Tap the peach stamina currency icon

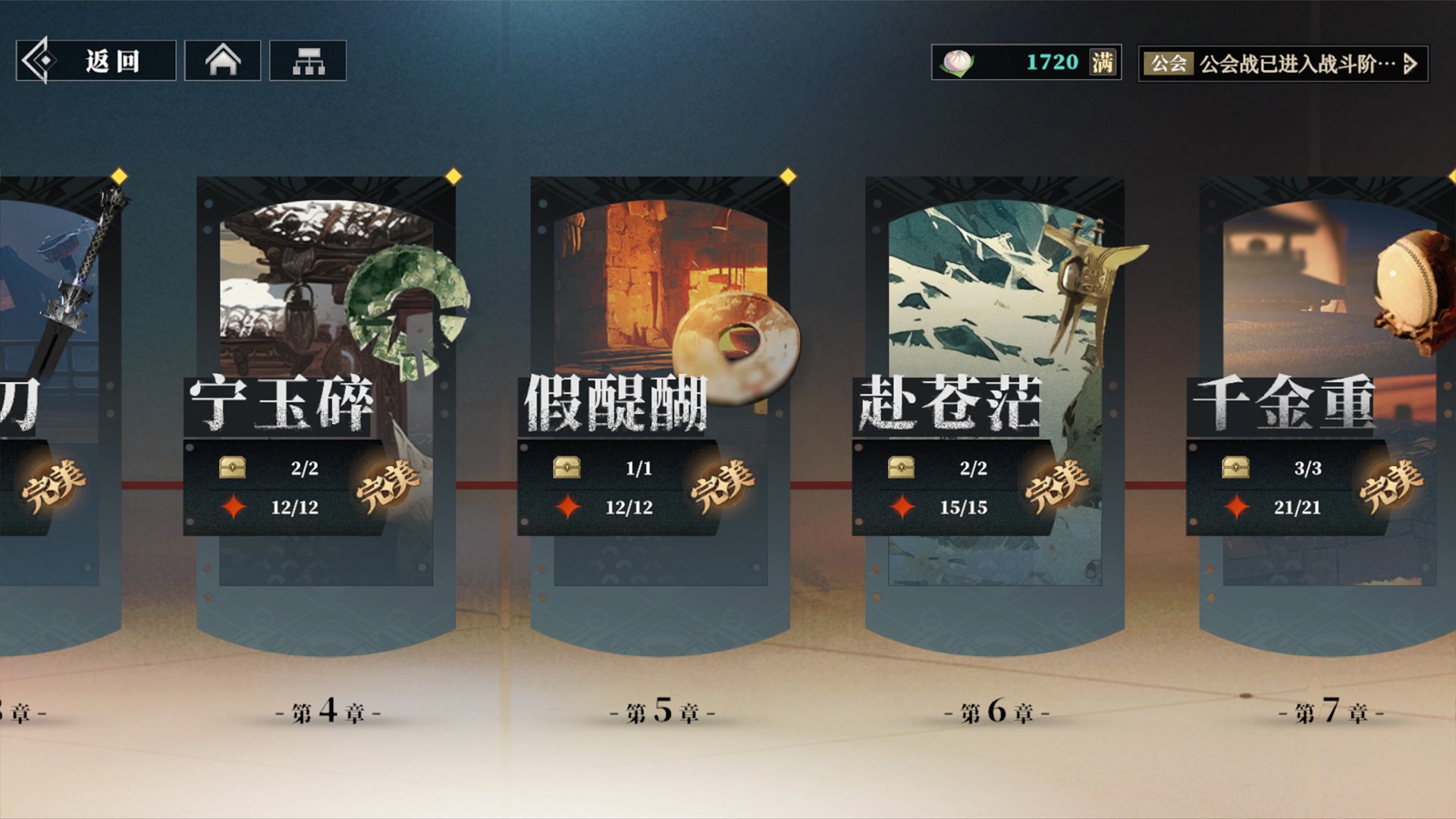(x=958, y=62)
